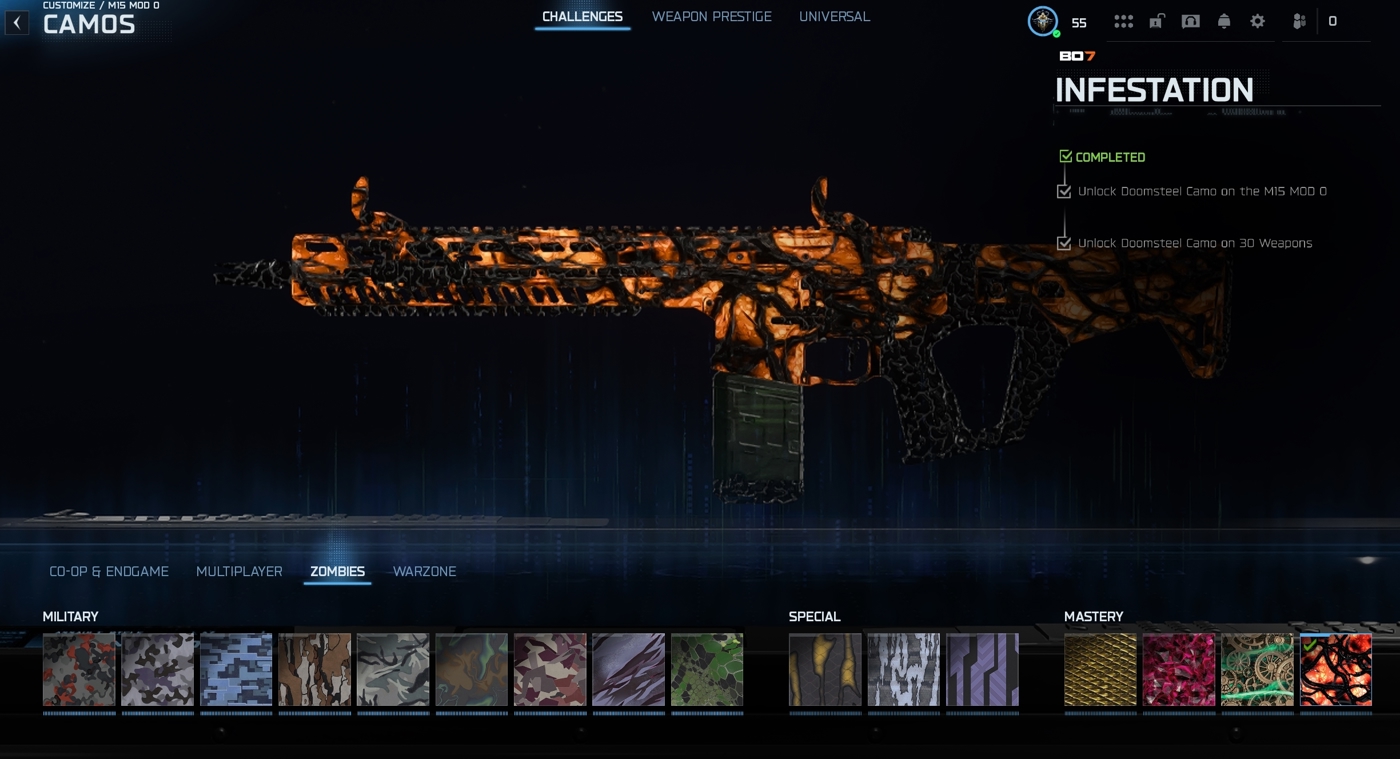The height and width of the screenshot is (759, 1400).
Task: Open notifications via the bell icon
Action: [x=1224, y=22]
